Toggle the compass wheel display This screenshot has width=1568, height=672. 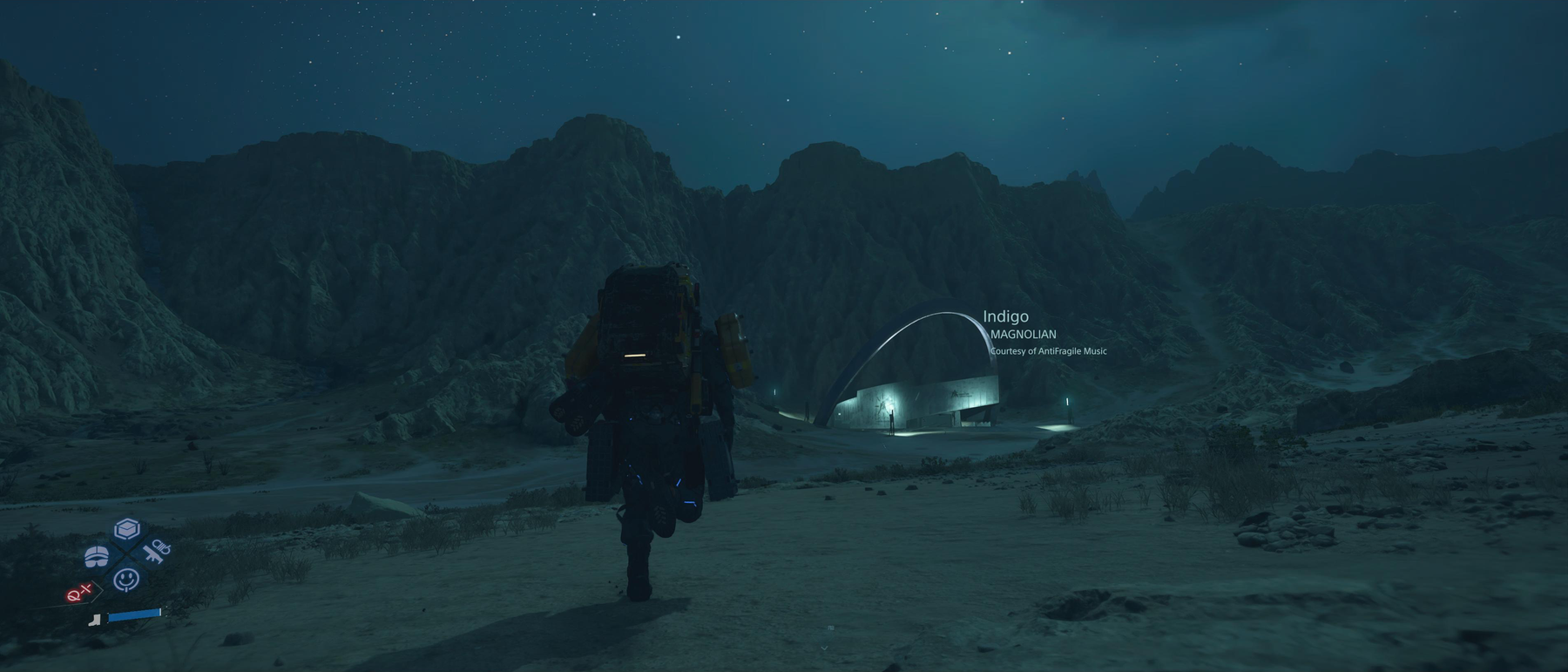(126, 553)
